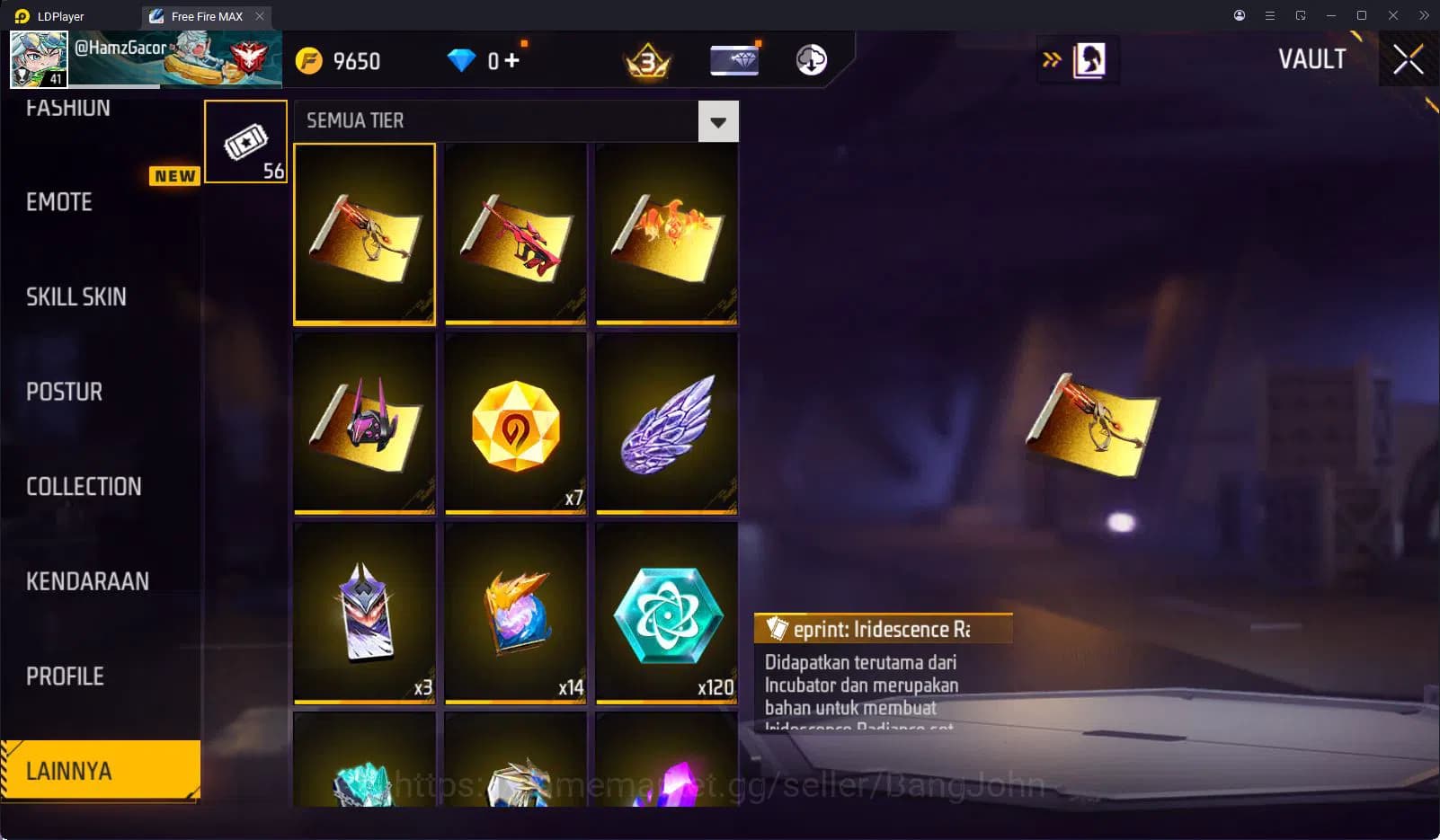Switch to the COLLECTION category

[x=84, y=486]
